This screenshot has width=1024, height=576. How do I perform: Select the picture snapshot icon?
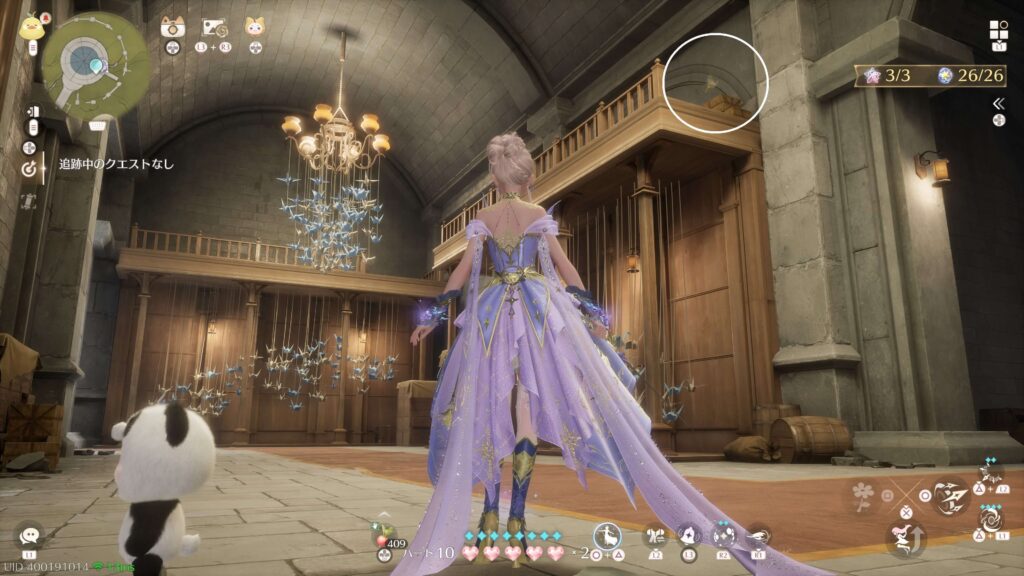(x=213, y=27)
